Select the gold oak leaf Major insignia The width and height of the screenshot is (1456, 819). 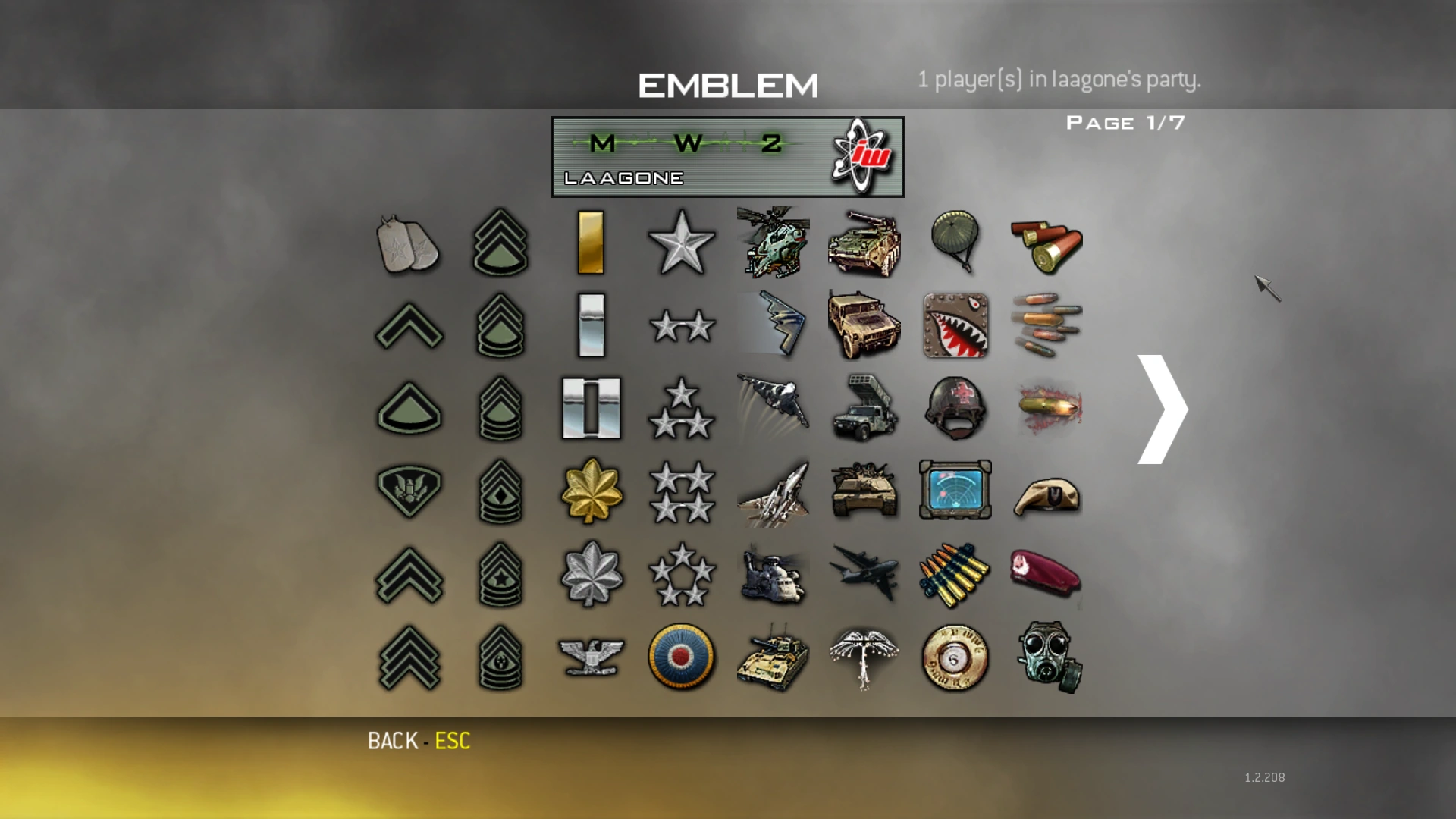click(x=591, y=490)
